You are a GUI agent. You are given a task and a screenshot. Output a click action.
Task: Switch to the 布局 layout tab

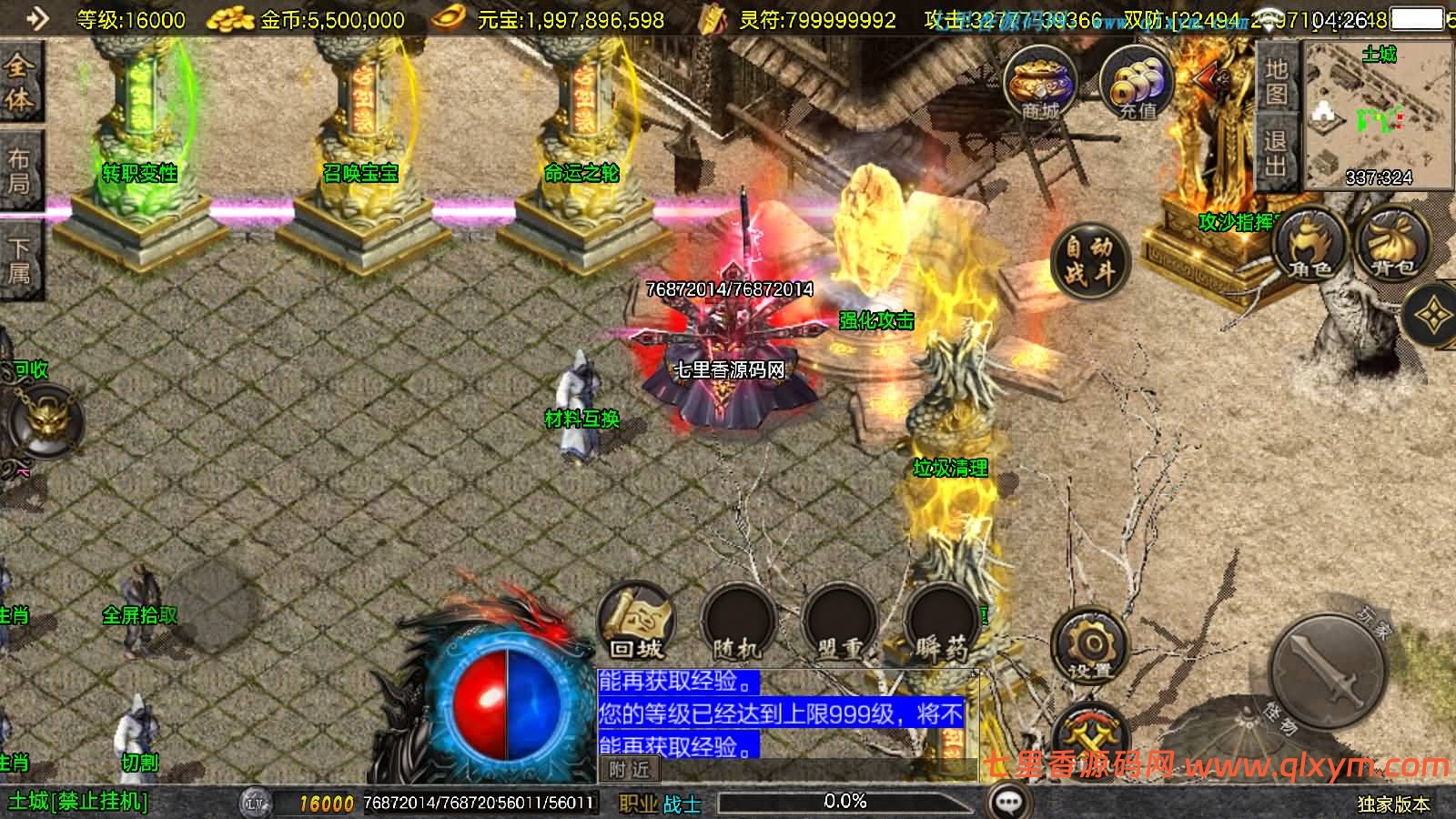pos(19,171)
